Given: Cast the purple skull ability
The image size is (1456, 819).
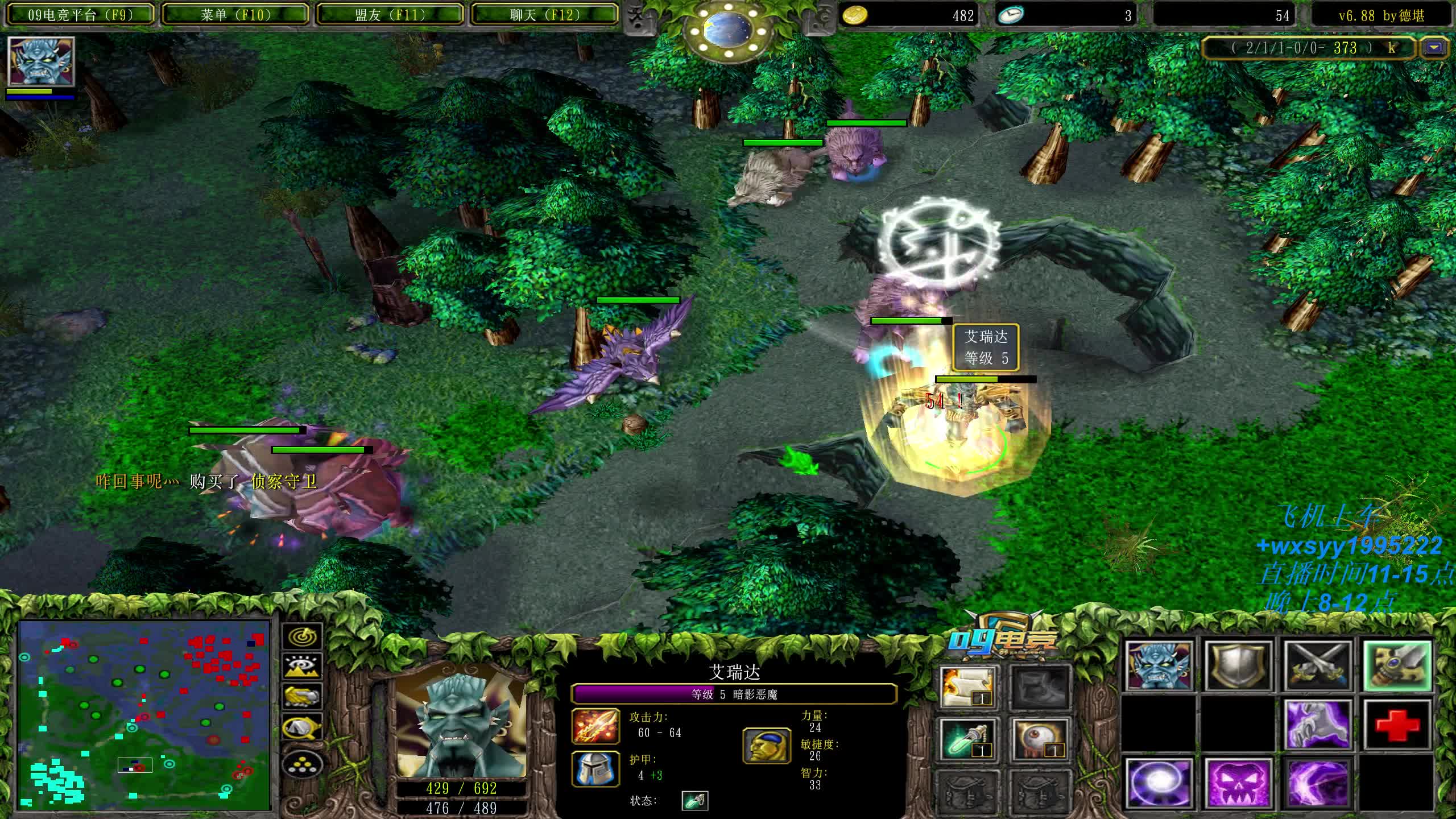Looking at the screenshot, I should point(1238,783).
